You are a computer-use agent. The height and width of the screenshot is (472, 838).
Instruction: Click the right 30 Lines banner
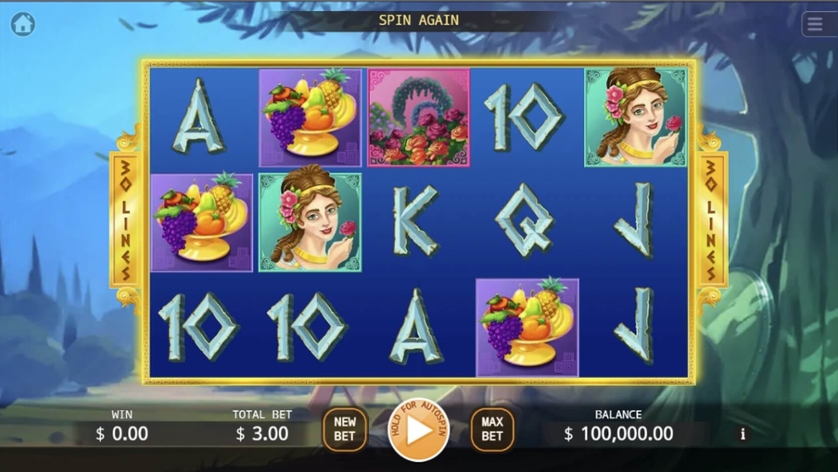(x=711, y=219)
